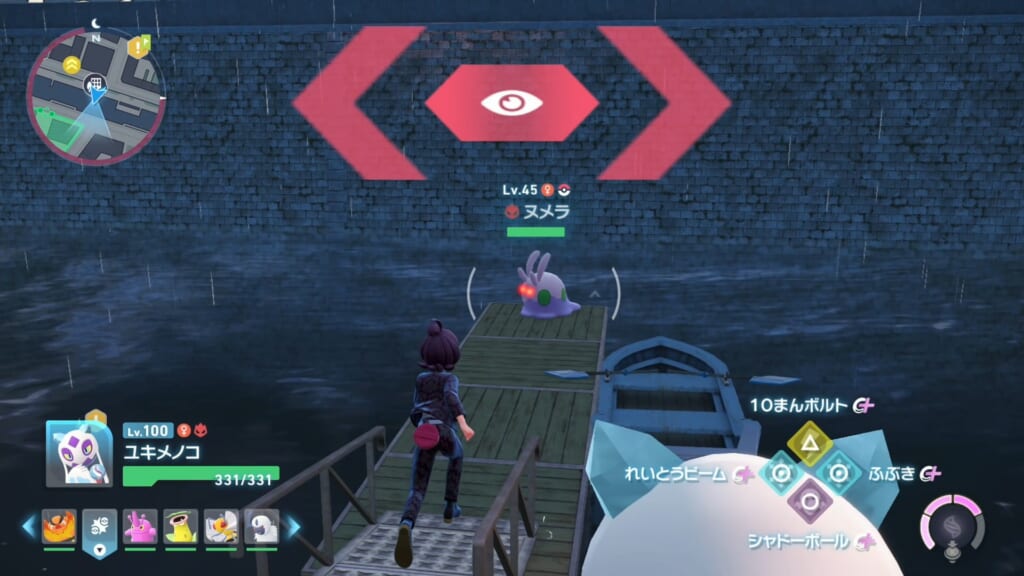Click the left party scroll arrow
Viewport: 1024px width, 576px height.
(28, 526)
